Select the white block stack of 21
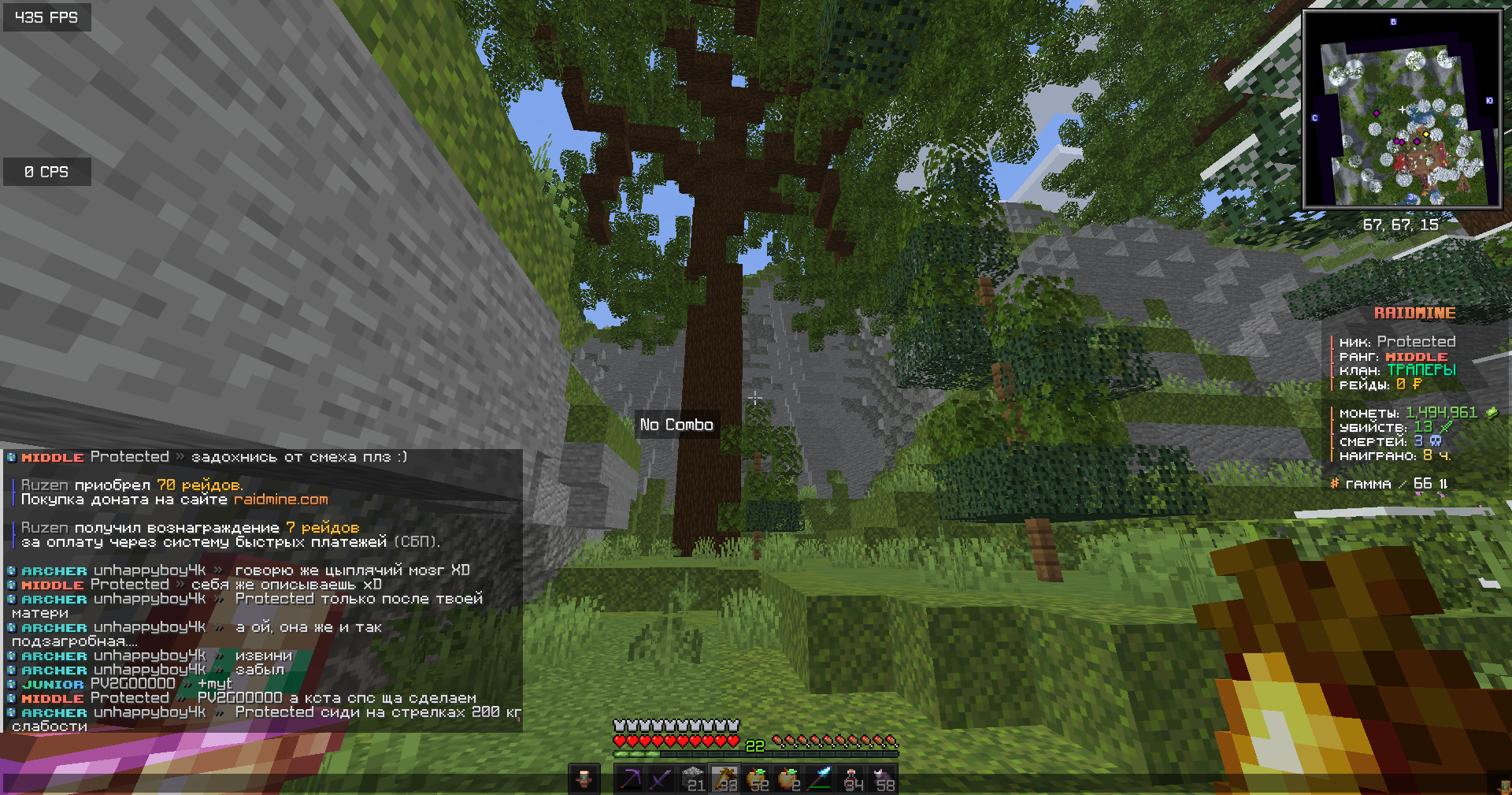 point(694,780)
